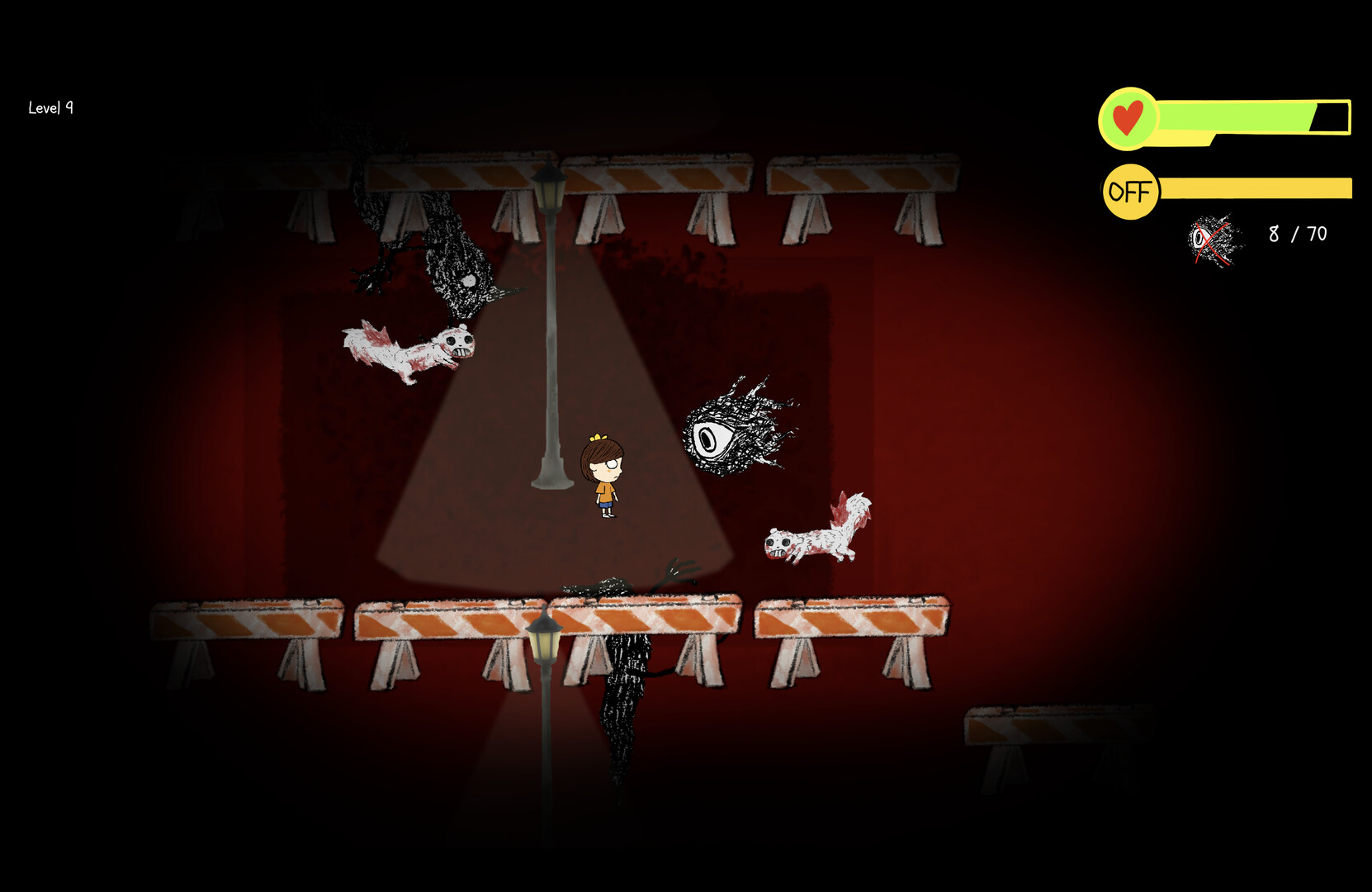Viewport: 1372px width, 892px height.
Task: Click the Level 9 label
Action: tap(50, 107)
